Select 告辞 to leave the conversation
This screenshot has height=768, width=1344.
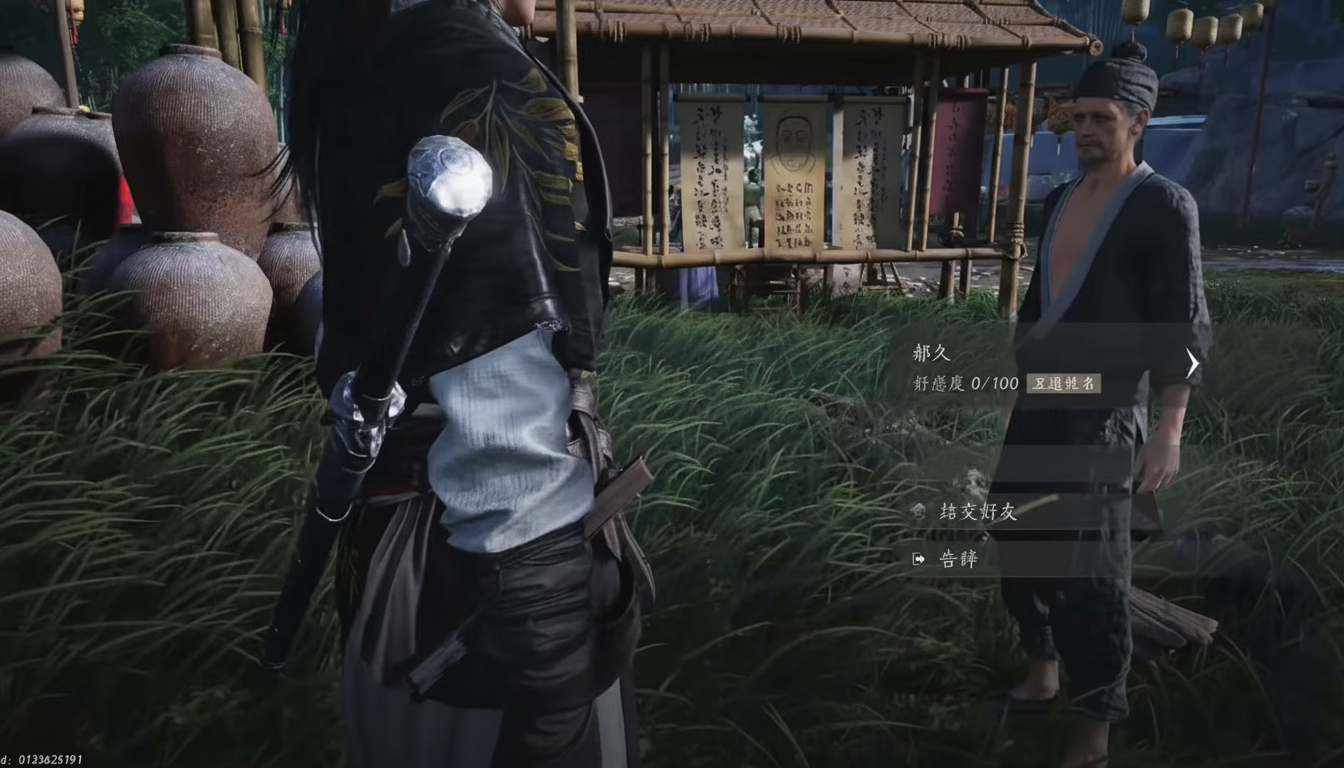coord(957,559)
